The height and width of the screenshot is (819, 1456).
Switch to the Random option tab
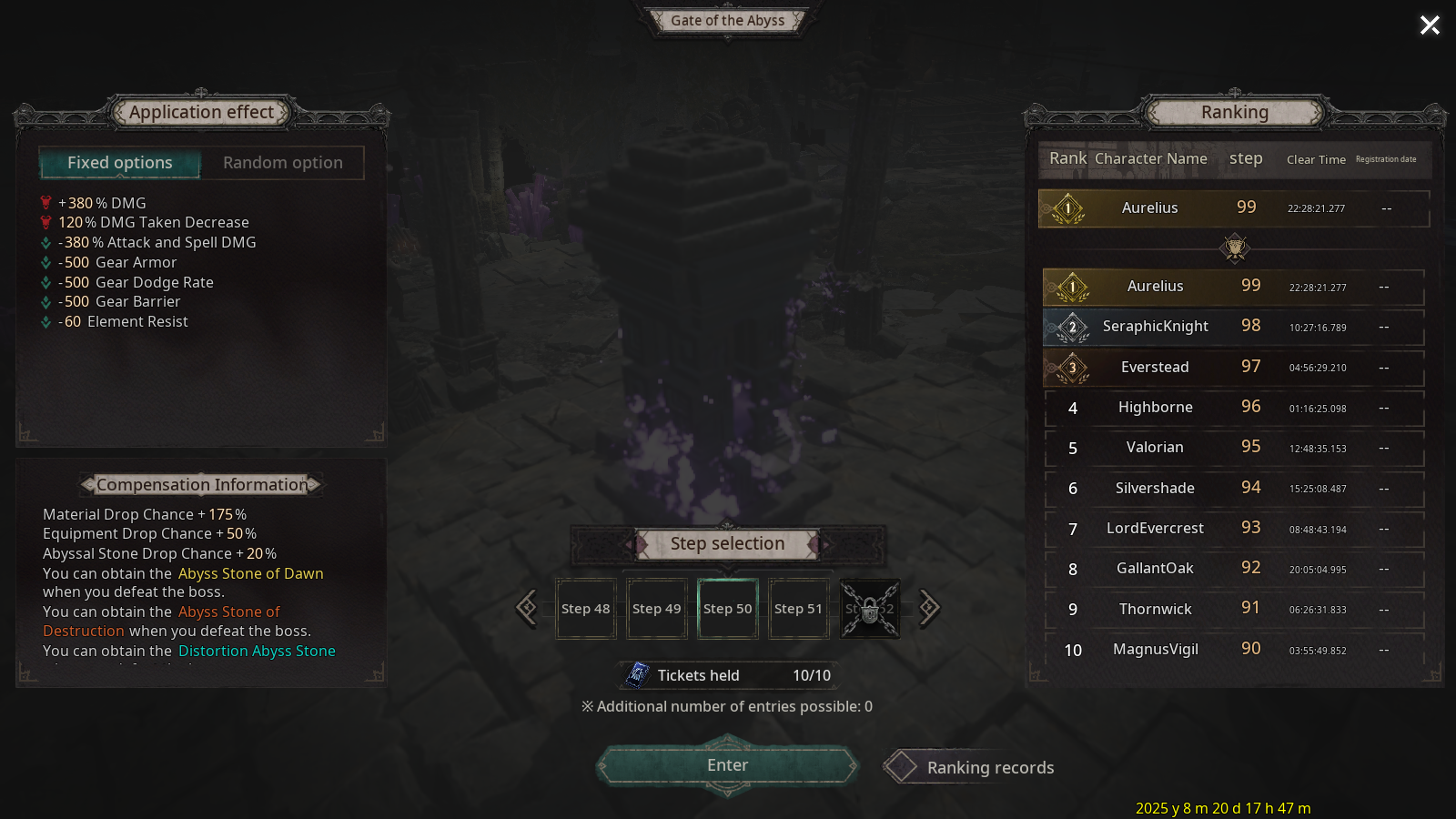coord(283,163)
